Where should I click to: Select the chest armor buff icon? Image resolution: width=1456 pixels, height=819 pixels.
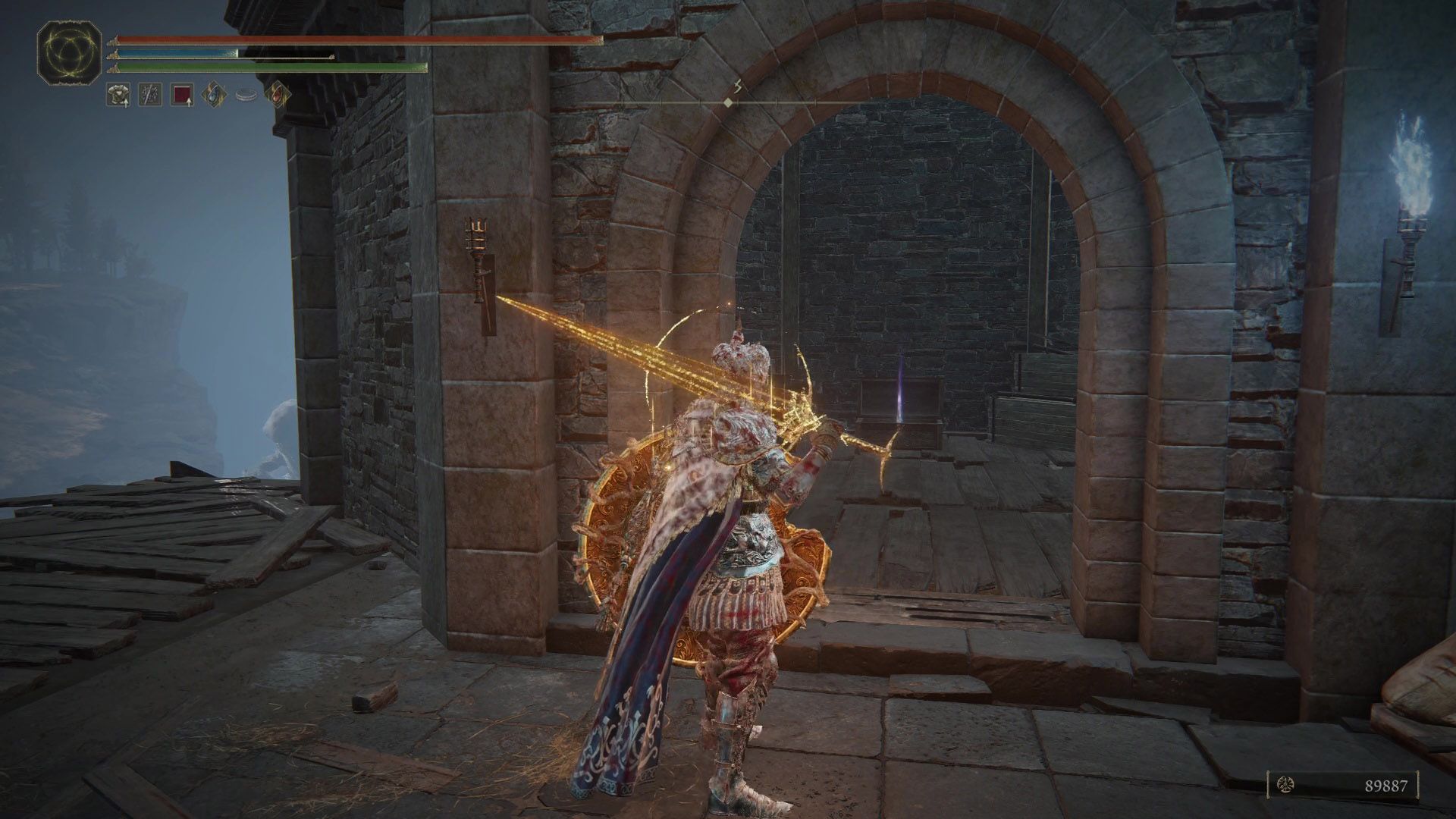(118, 95)
